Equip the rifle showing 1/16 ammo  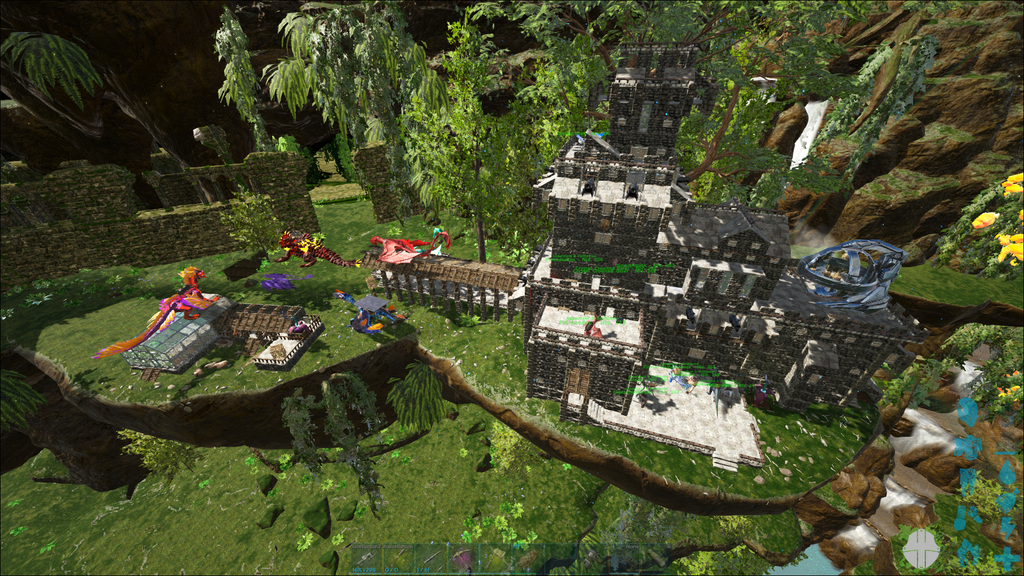click(430, 559)
